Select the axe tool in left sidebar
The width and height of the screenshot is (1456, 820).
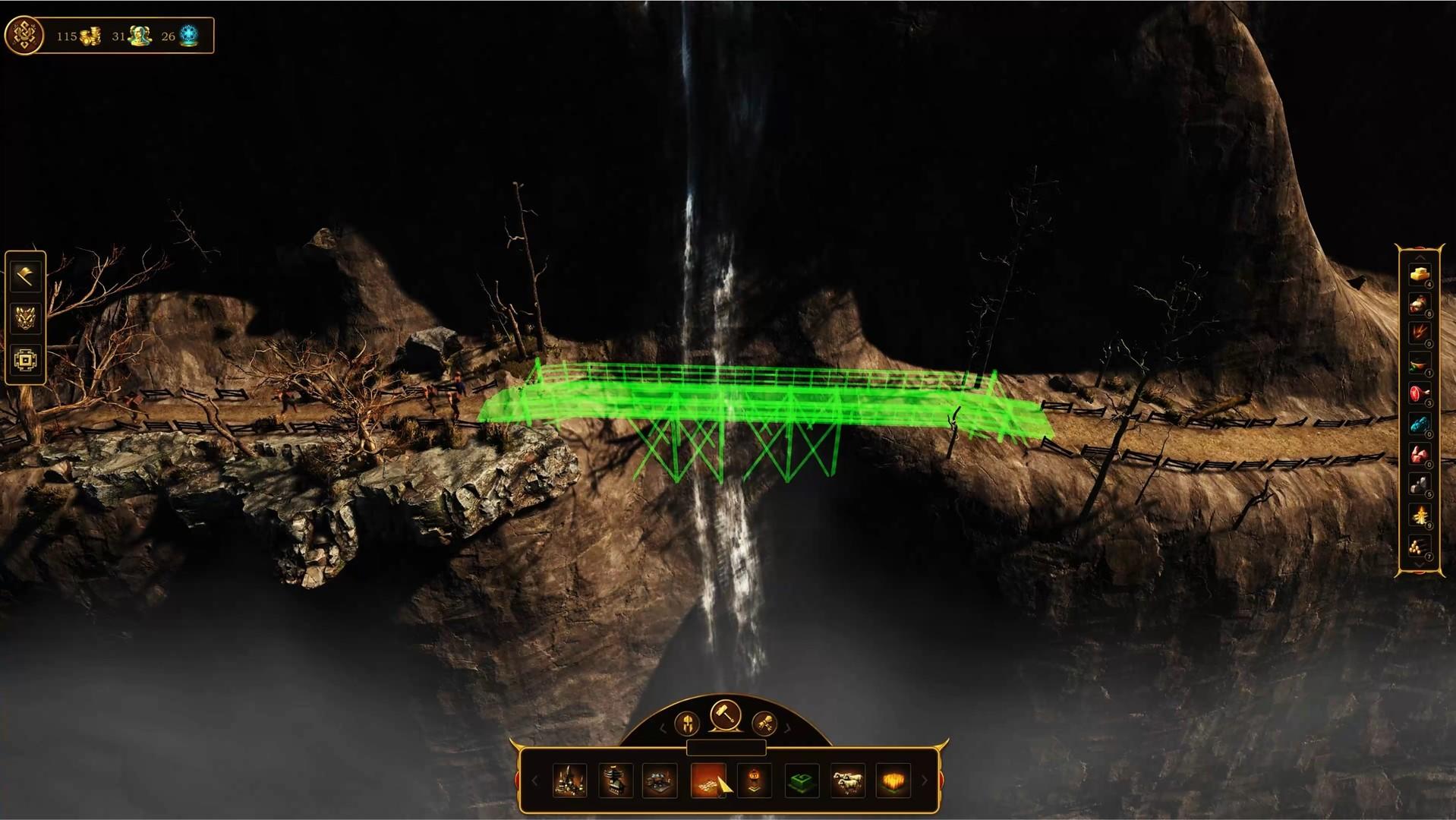(x=25, y=276)
